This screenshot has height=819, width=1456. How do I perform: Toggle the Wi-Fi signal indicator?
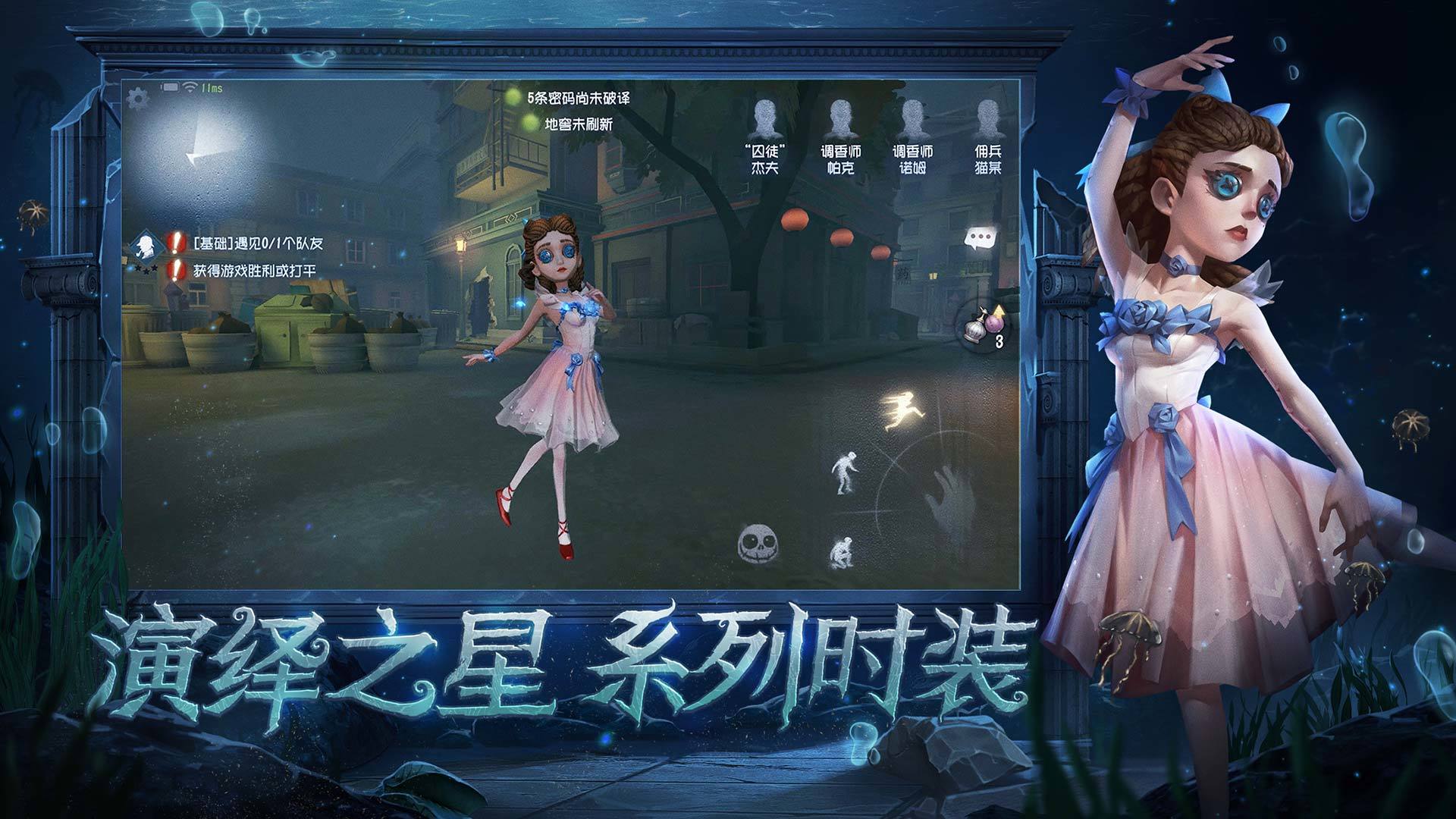click(190, 86)
